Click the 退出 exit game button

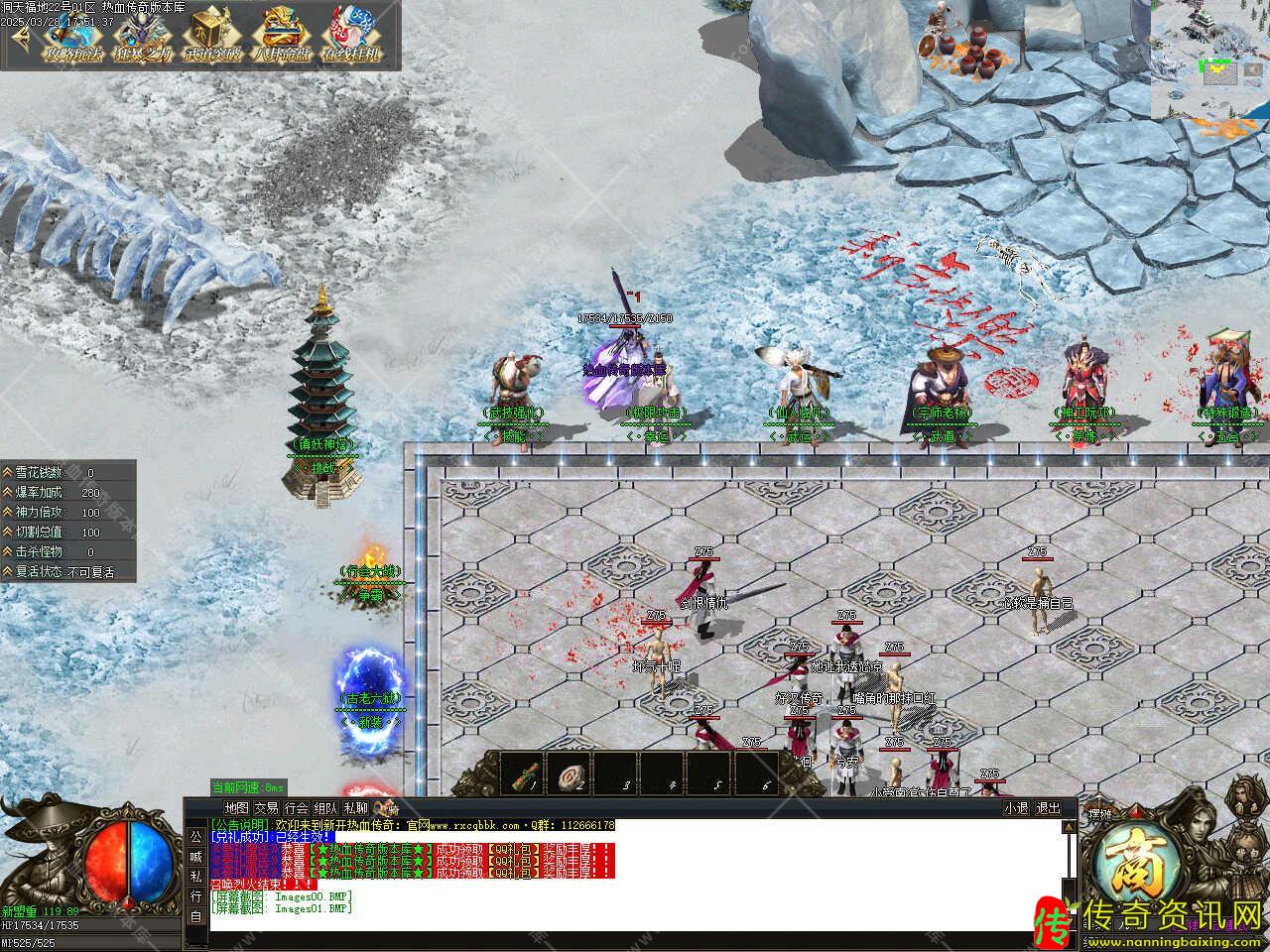click(1048, 808)
